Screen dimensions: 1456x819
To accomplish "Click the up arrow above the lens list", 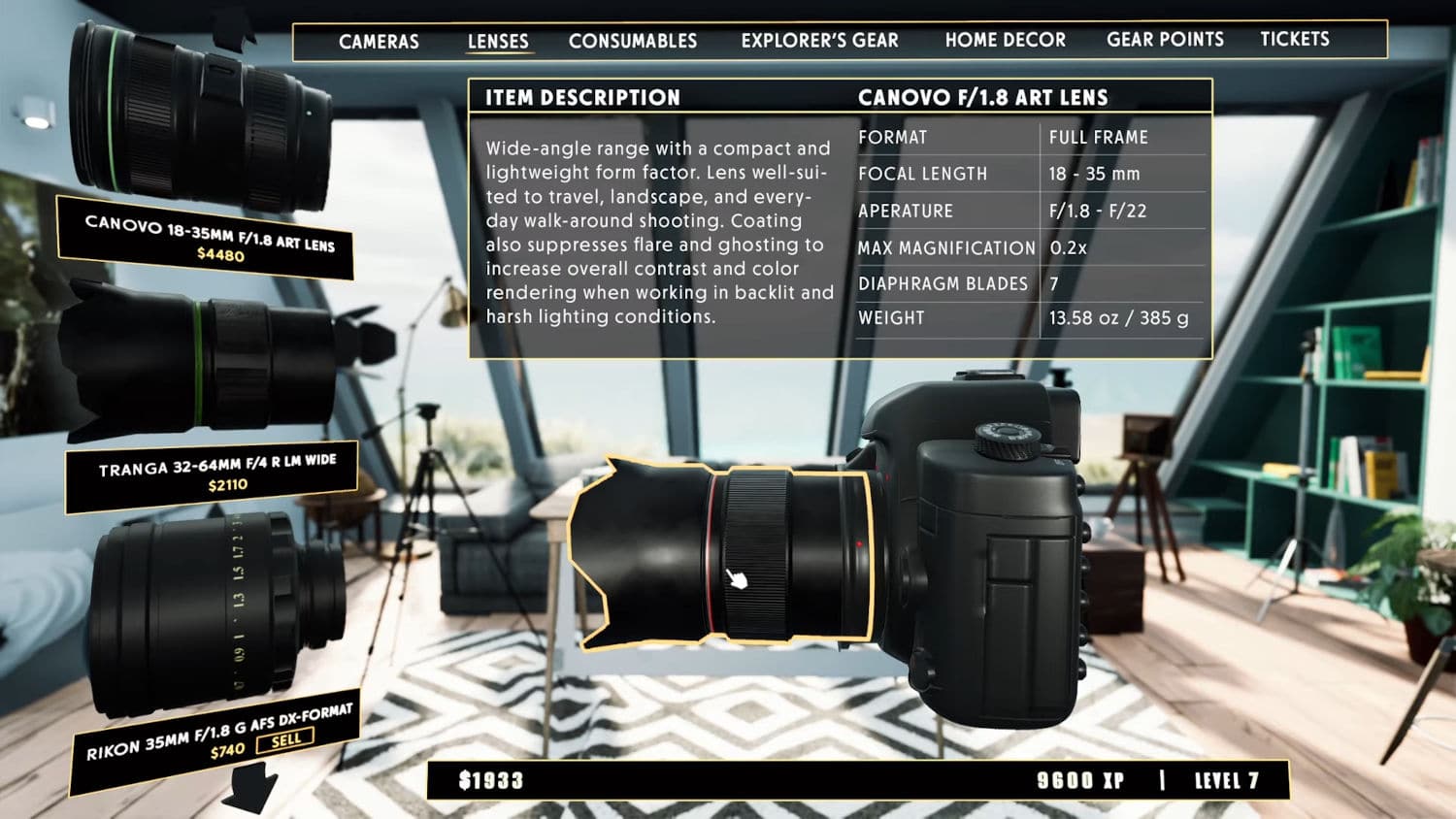I will click(x=233, y=29).
